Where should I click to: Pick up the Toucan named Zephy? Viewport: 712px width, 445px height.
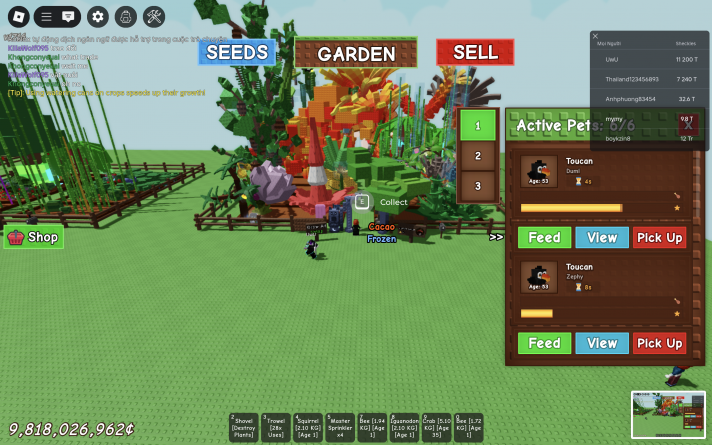coord(659,343)
